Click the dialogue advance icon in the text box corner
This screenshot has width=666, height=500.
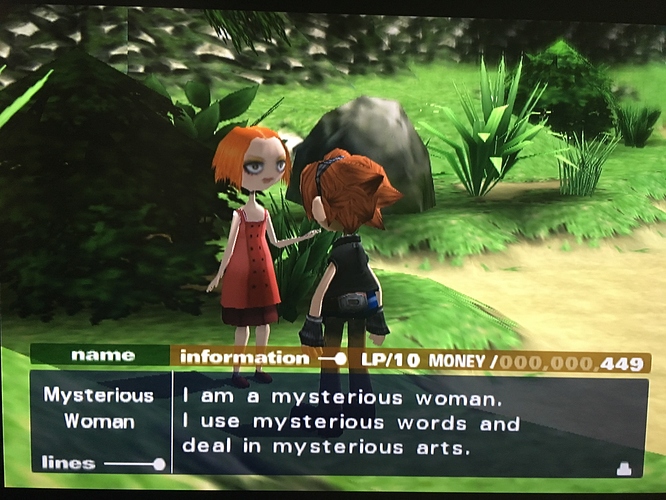click(625, 466)
